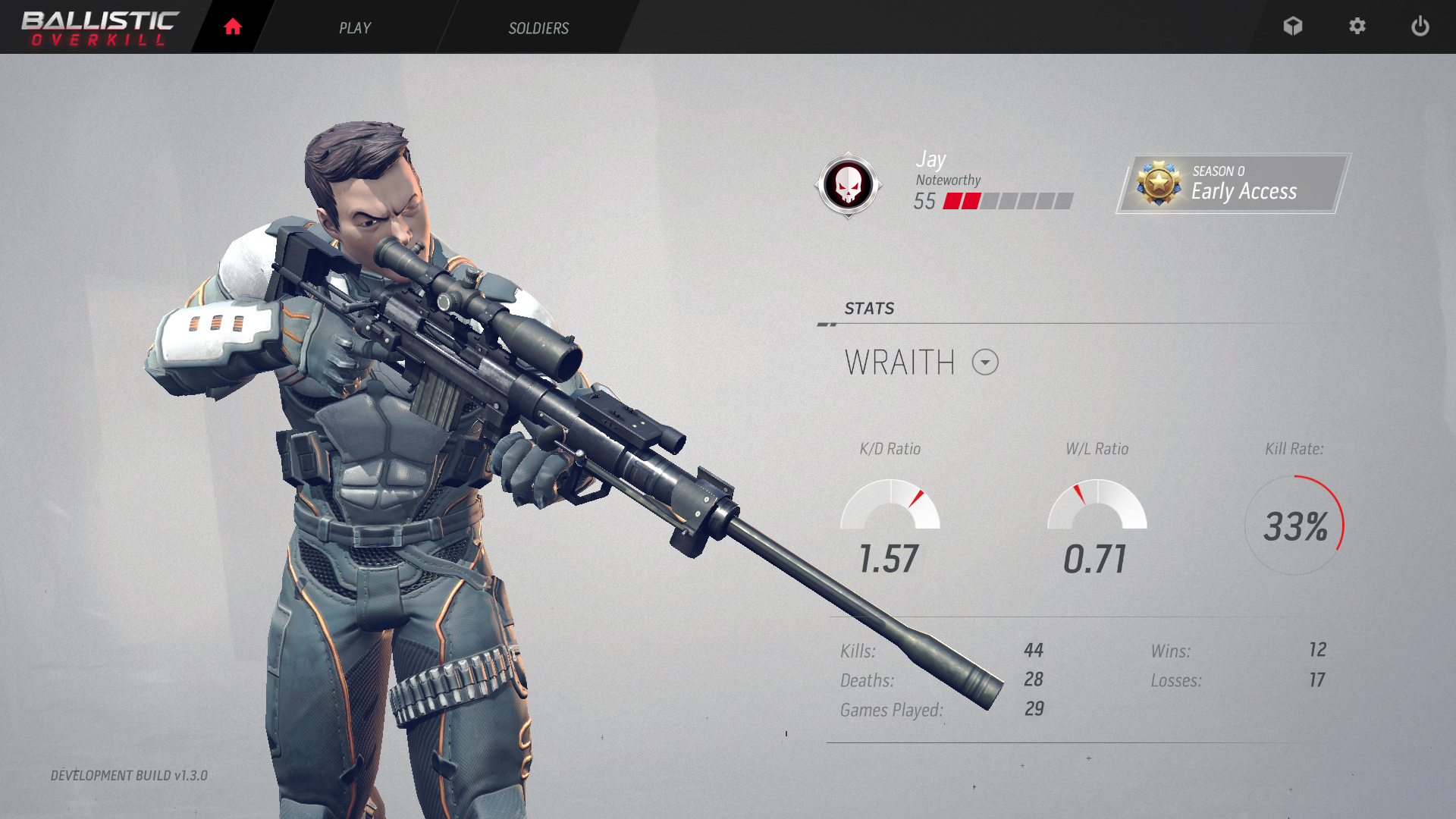Open the settings gear icon
The image size is (1456, 819).
[x=1357, y=27]
